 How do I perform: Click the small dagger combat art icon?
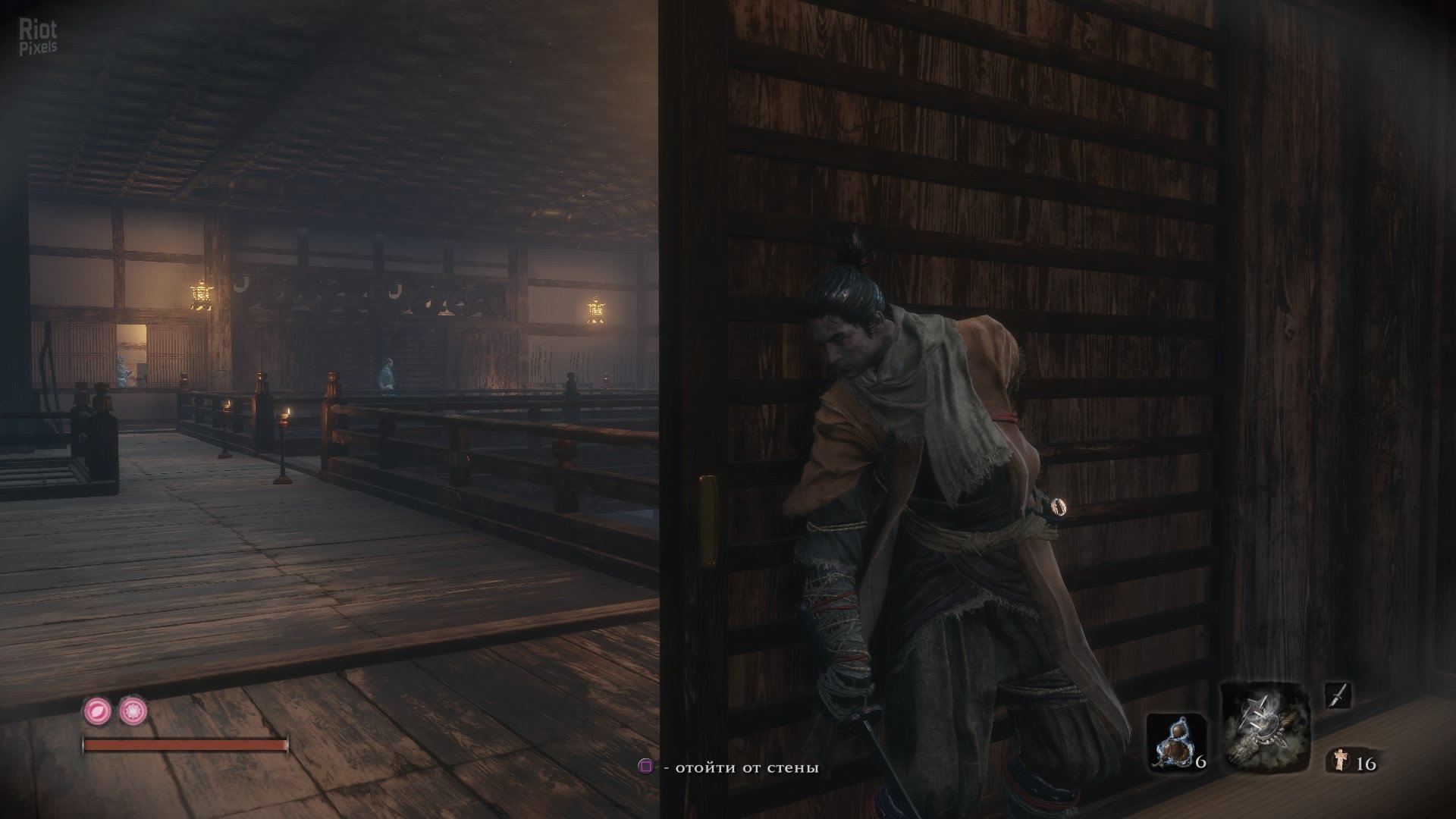[x=1338, y=695]
